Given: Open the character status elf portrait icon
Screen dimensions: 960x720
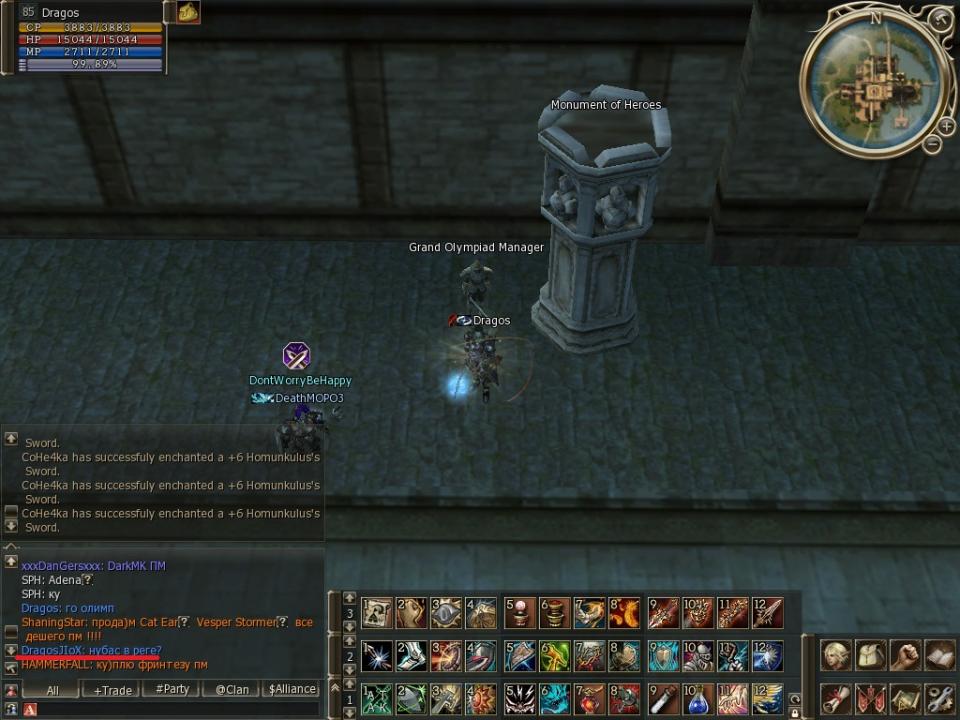Looking at the screenshot, I should click(x=836, y=656).
